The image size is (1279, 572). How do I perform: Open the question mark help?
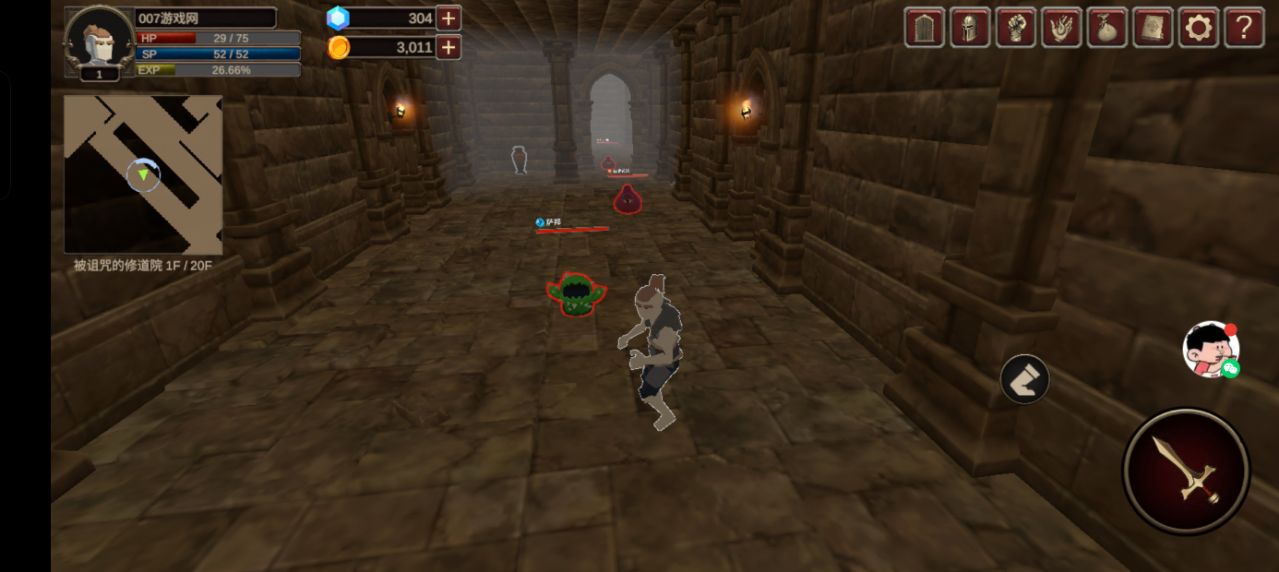1244,27
